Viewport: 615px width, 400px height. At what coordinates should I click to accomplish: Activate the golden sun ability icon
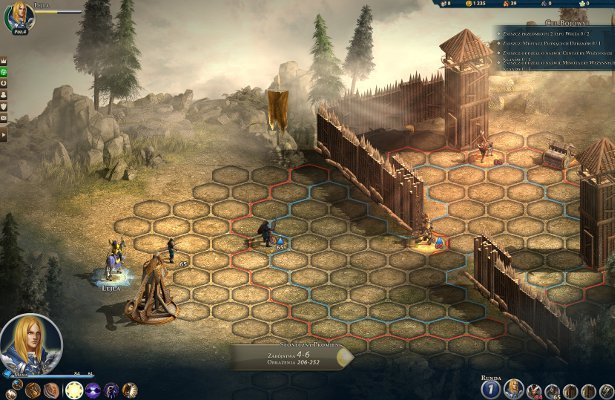(x=71, y=390)
